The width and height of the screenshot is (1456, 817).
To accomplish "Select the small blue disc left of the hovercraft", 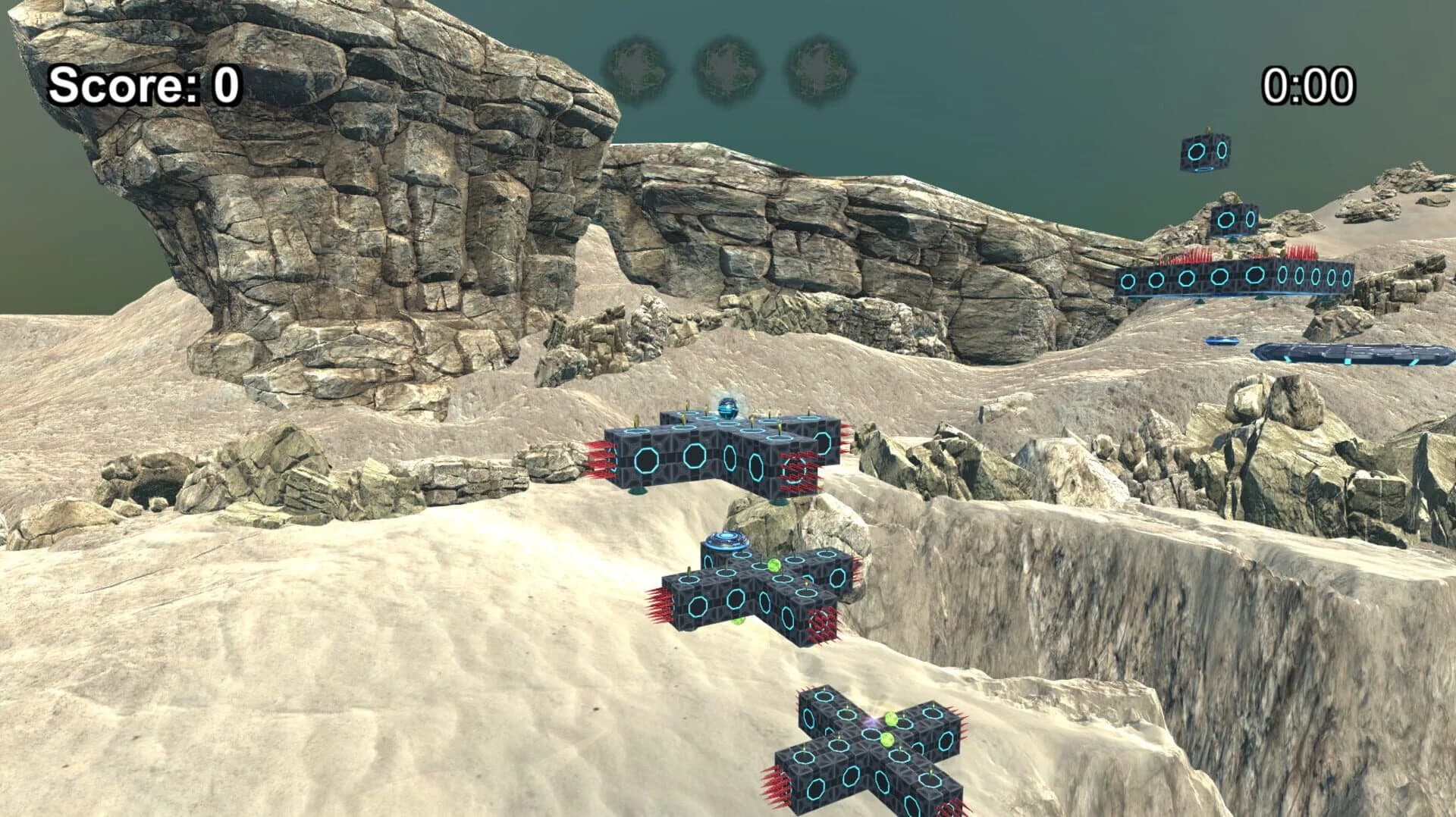I will click(1222, 340).
